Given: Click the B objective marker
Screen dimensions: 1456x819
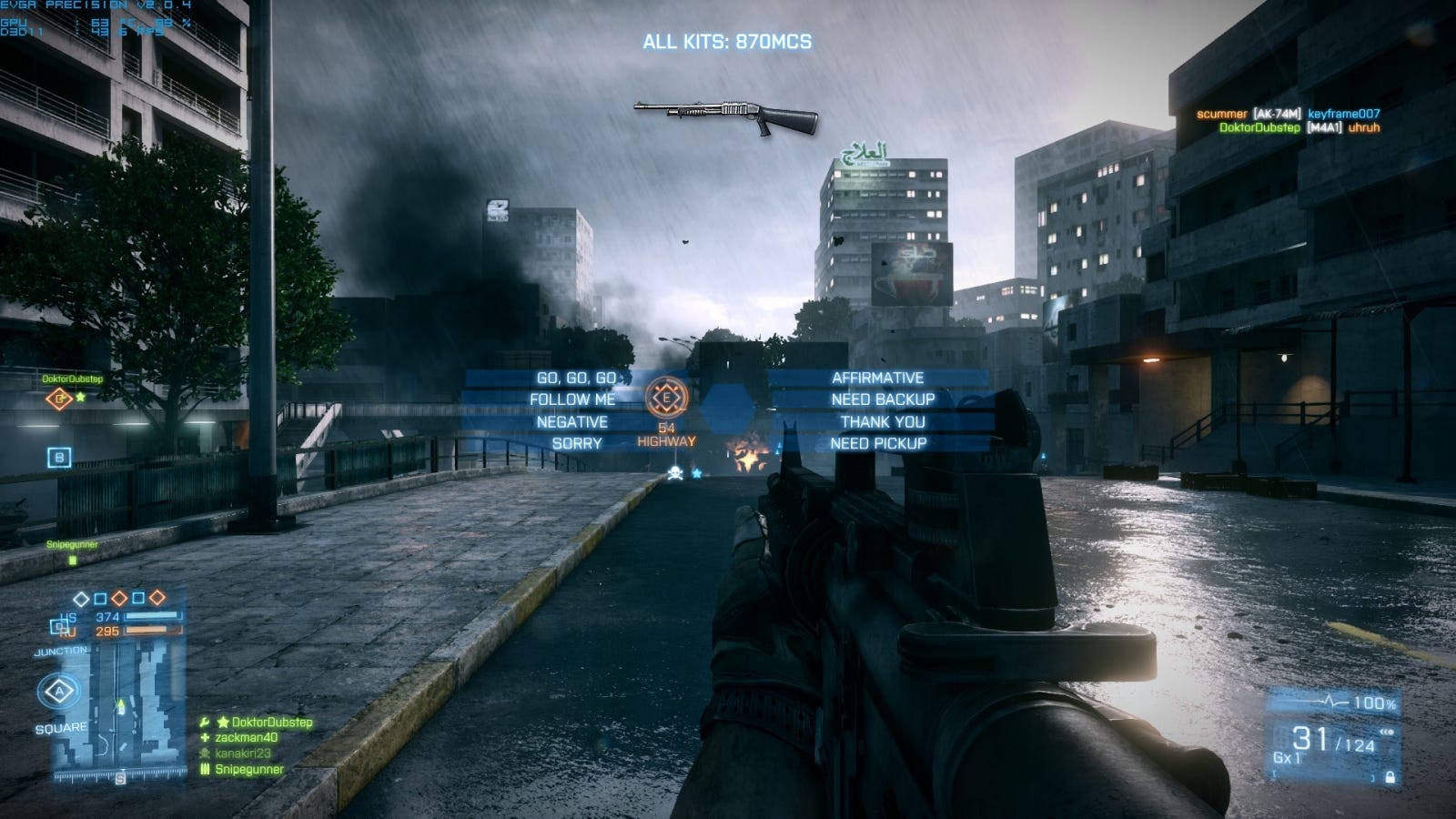Looking at the screenshot, I should tap(59, 457).
